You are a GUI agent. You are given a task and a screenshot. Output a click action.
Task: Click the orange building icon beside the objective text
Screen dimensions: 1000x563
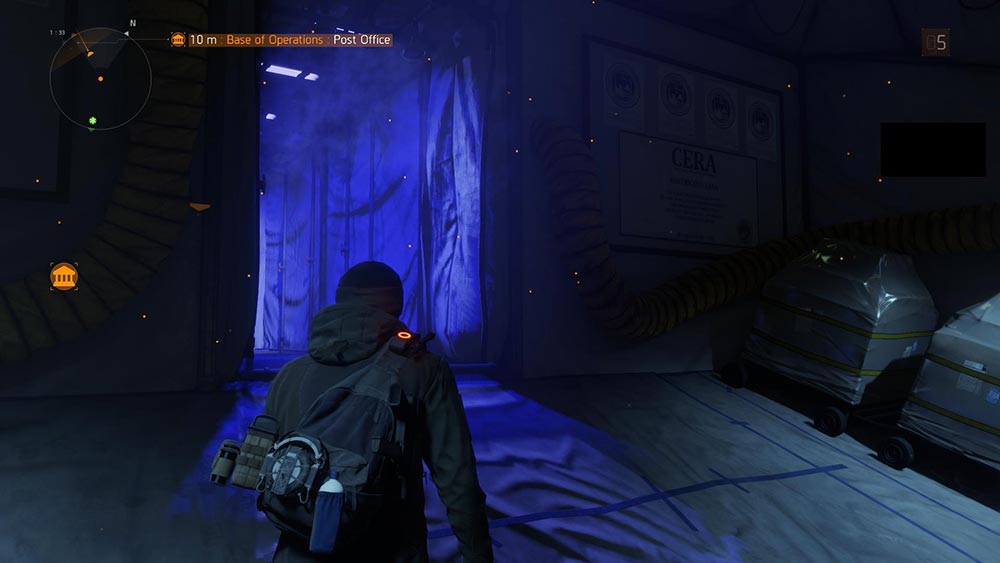[178, 40]
